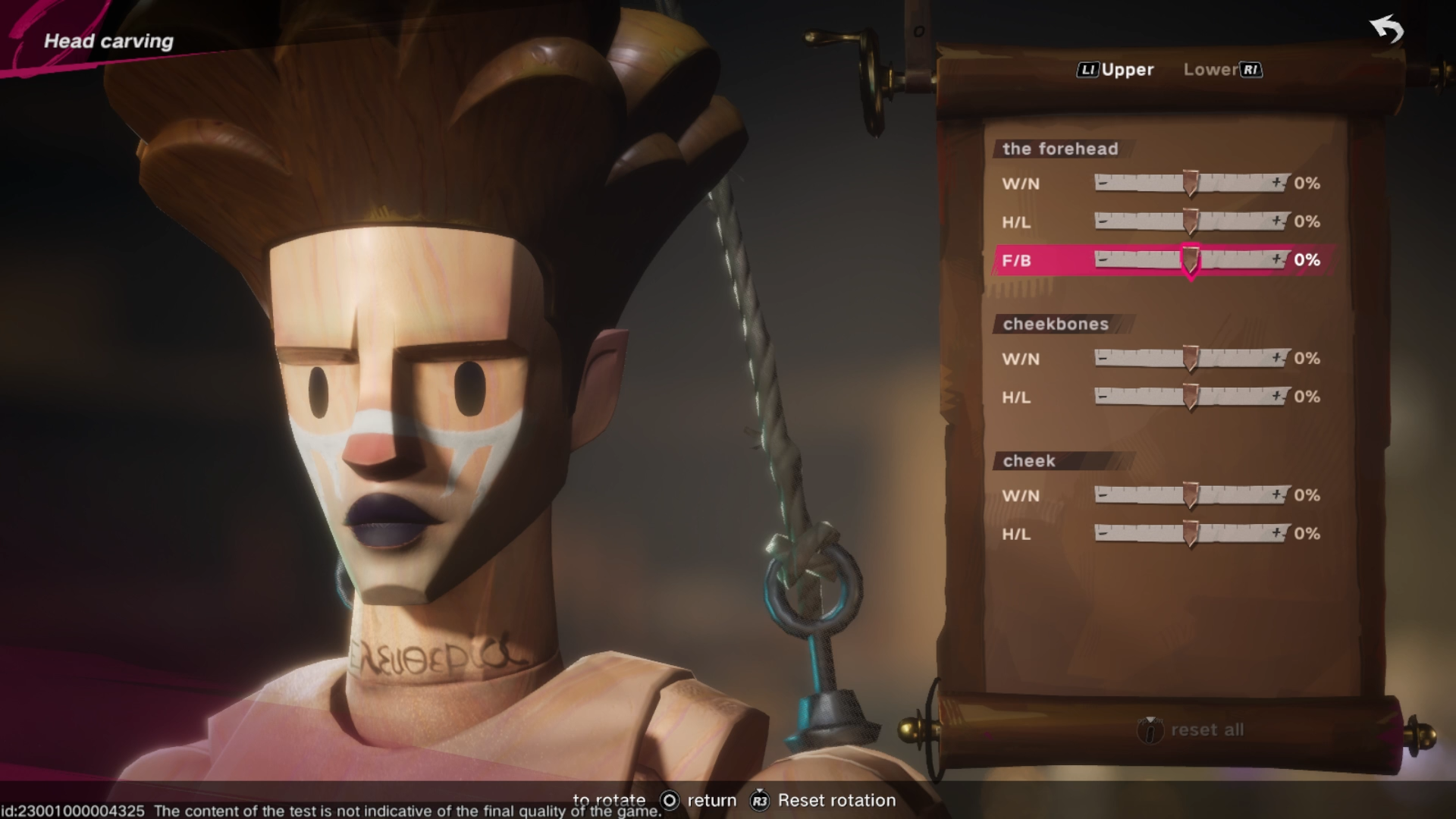Adjust the forehead W/N slider

tap(1191, 184)
